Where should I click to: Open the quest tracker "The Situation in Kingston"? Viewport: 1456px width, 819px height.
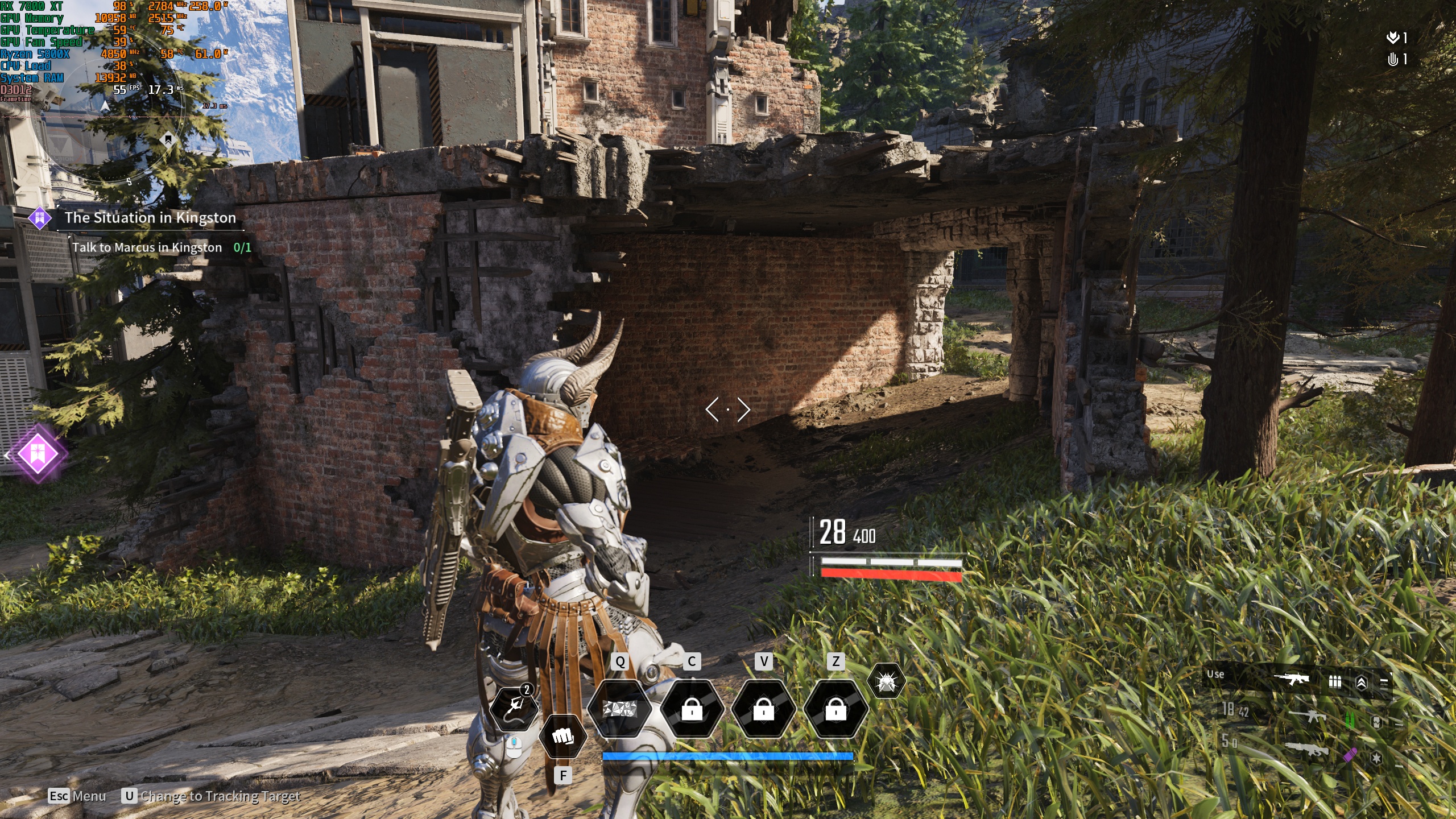pos(150,218)
